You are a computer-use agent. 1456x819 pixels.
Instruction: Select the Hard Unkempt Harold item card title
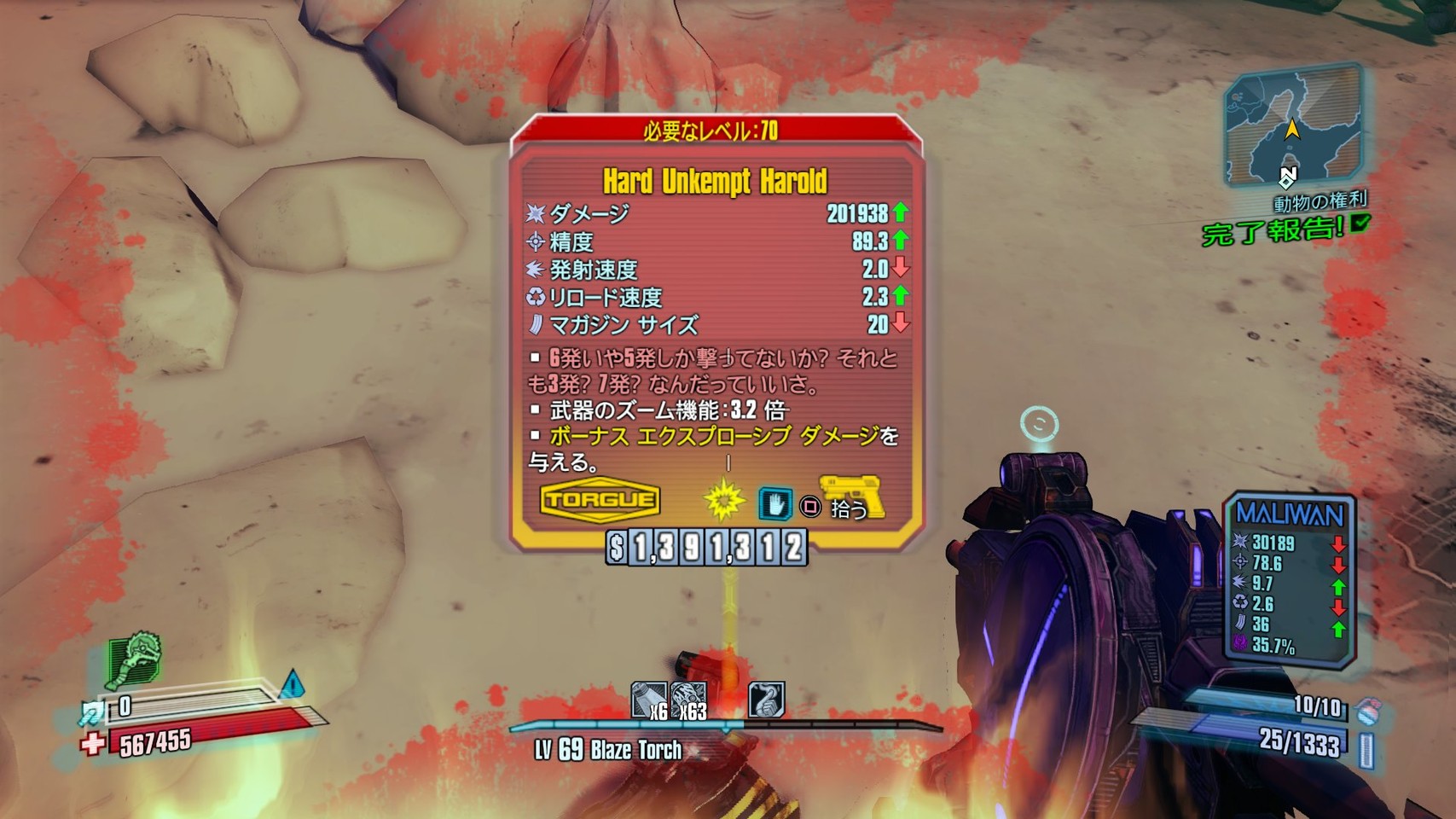(715, 181)
